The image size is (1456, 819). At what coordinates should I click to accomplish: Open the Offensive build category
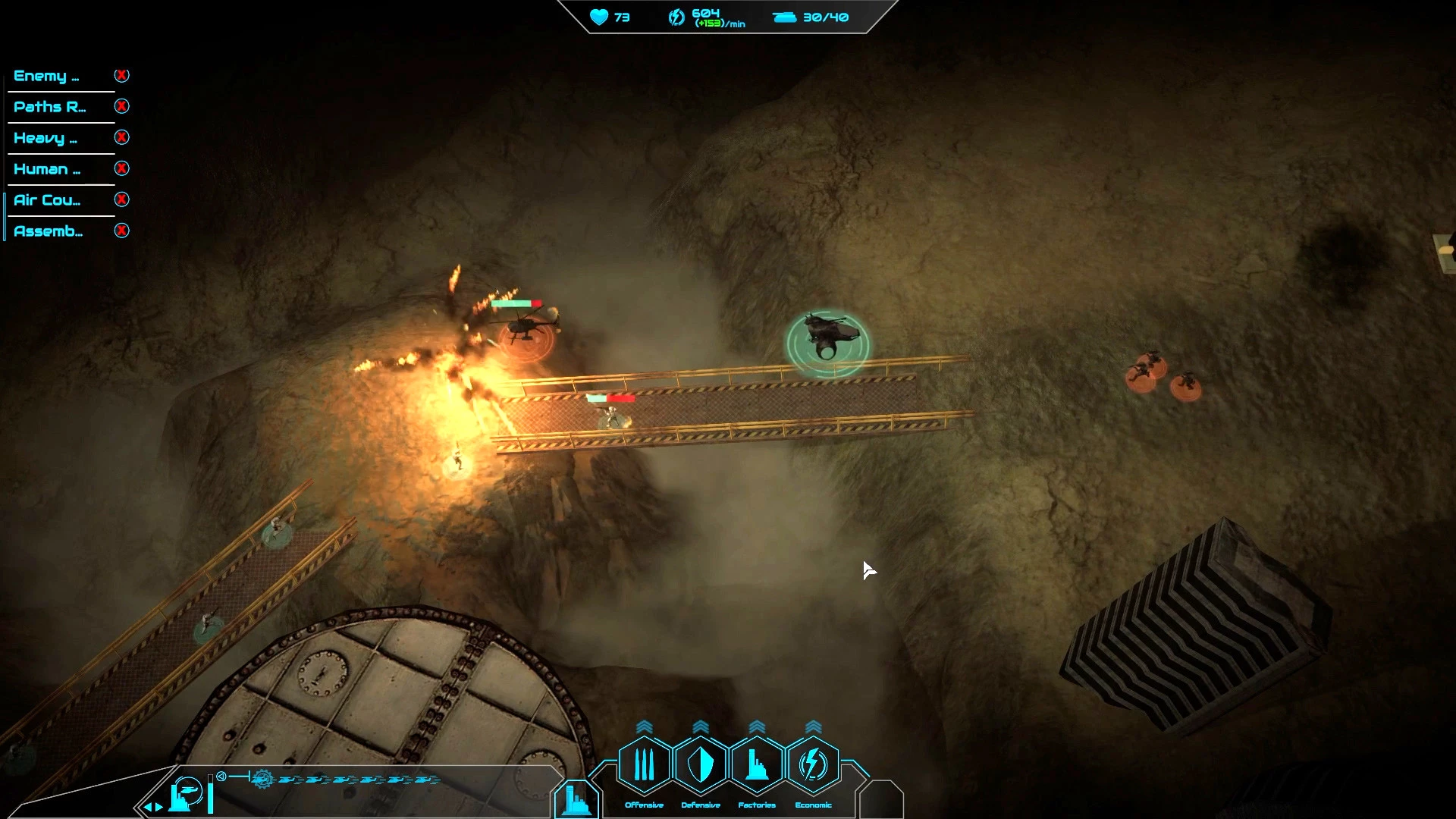(644, 764)
